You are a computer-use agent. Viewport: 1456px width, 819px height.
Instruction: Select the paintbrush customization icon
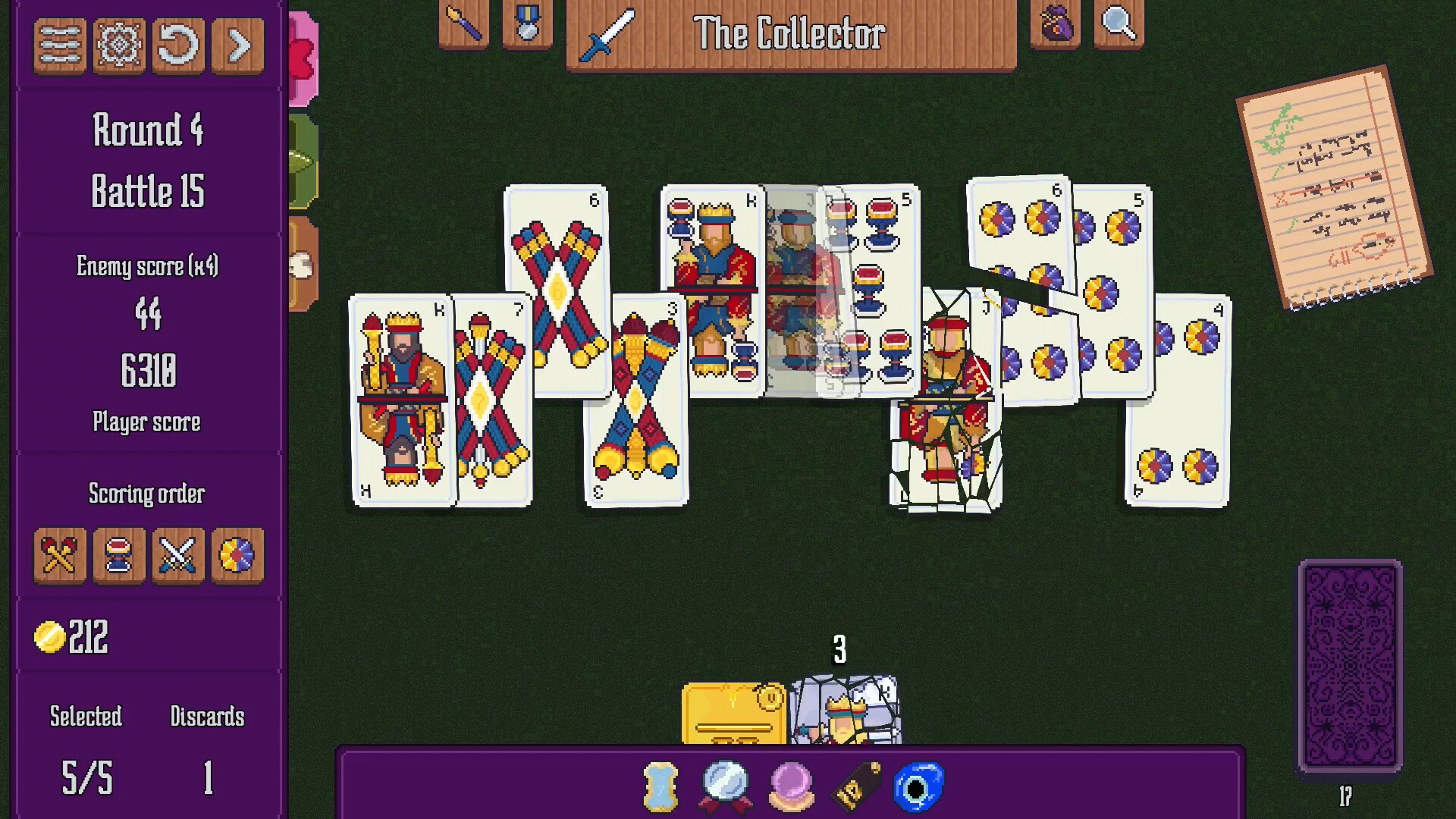click(x=463, y=24)
